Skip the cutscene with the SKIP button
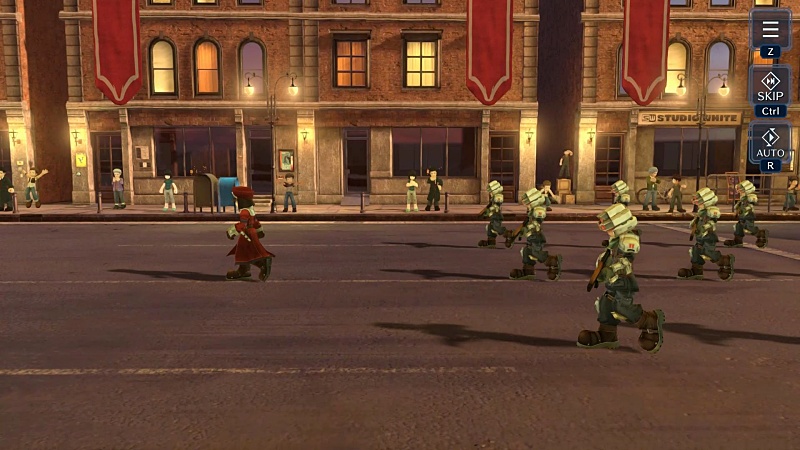The height and width of the screenshot is (450, 800). [x=770, y=88]
